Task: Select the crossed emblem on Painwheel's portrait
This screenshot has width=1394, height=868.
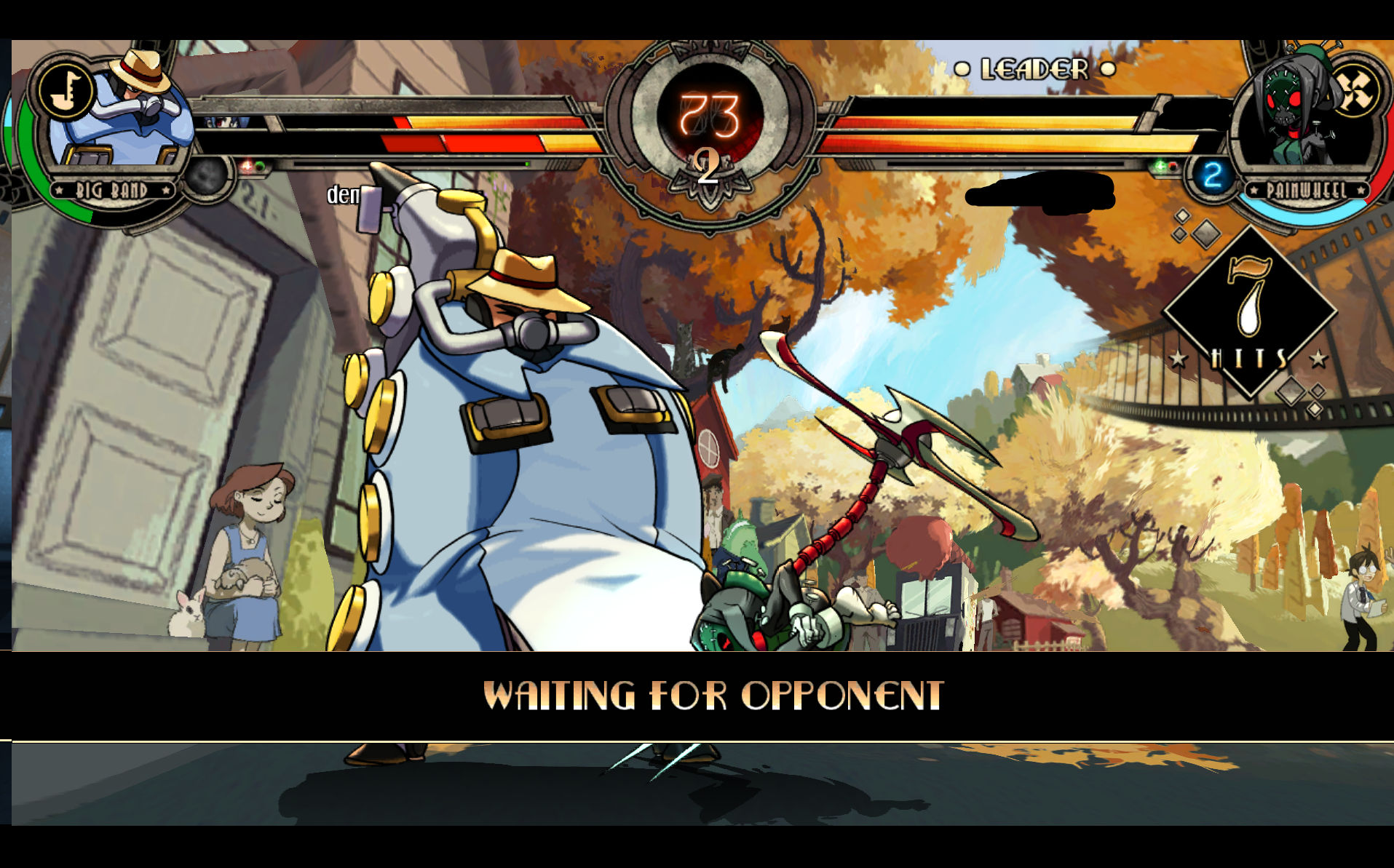Action: pos(1355,92)
